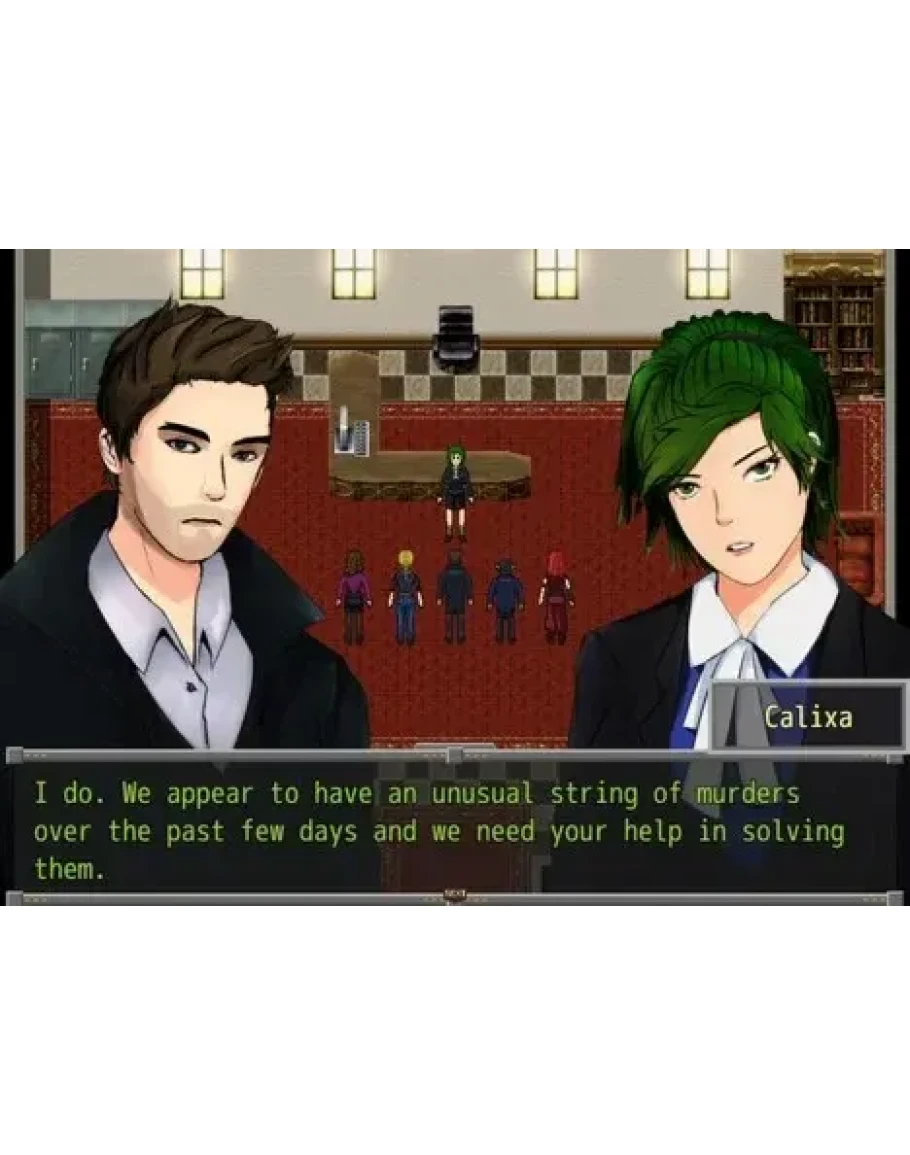Click Calixa's dialogue text box to continue
910x1155 pixels.
coord(440,830)
